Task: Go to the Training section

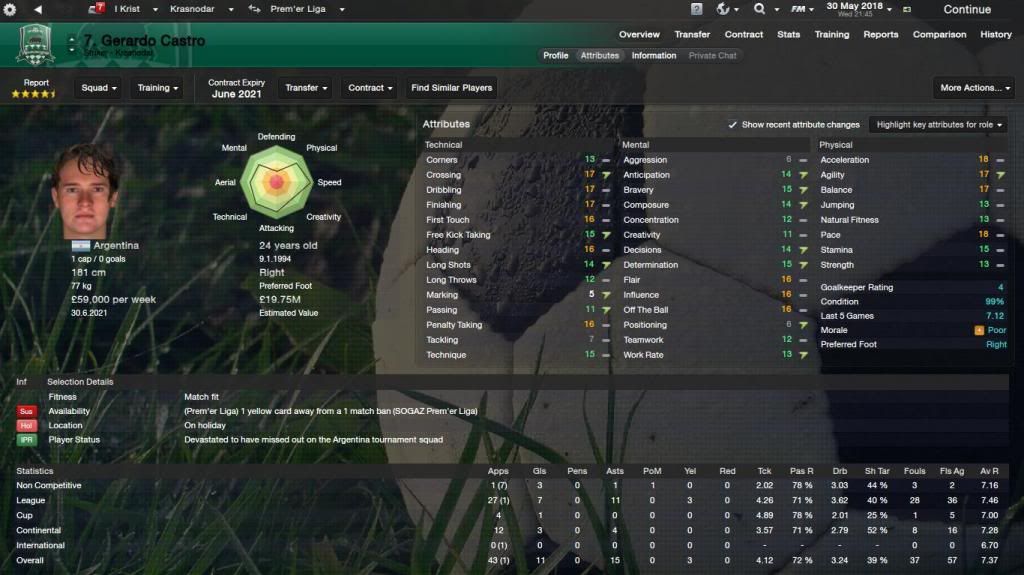Action: (x=831, y=34)
